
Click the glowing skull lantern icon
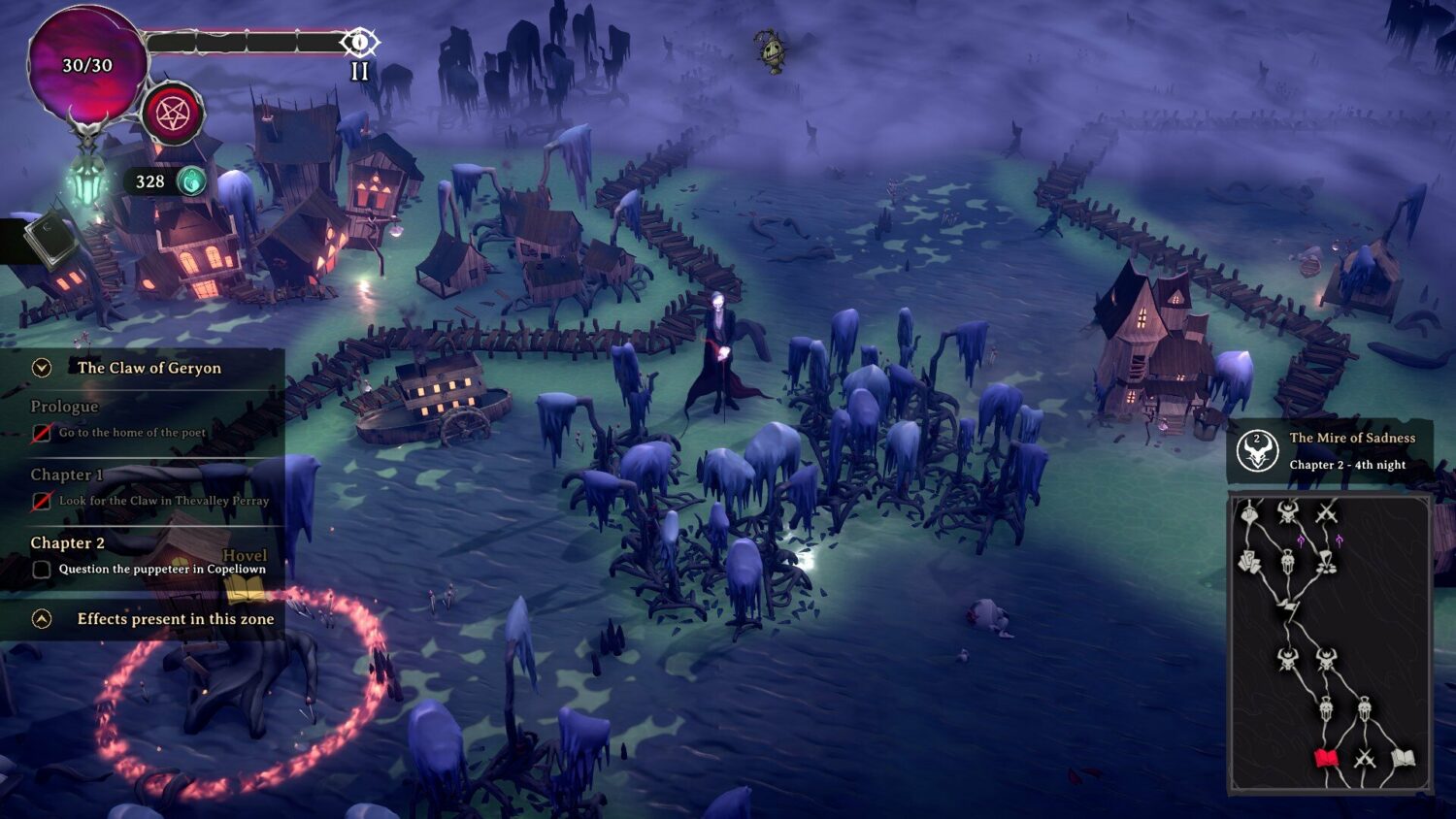click(x=89, y=180)
